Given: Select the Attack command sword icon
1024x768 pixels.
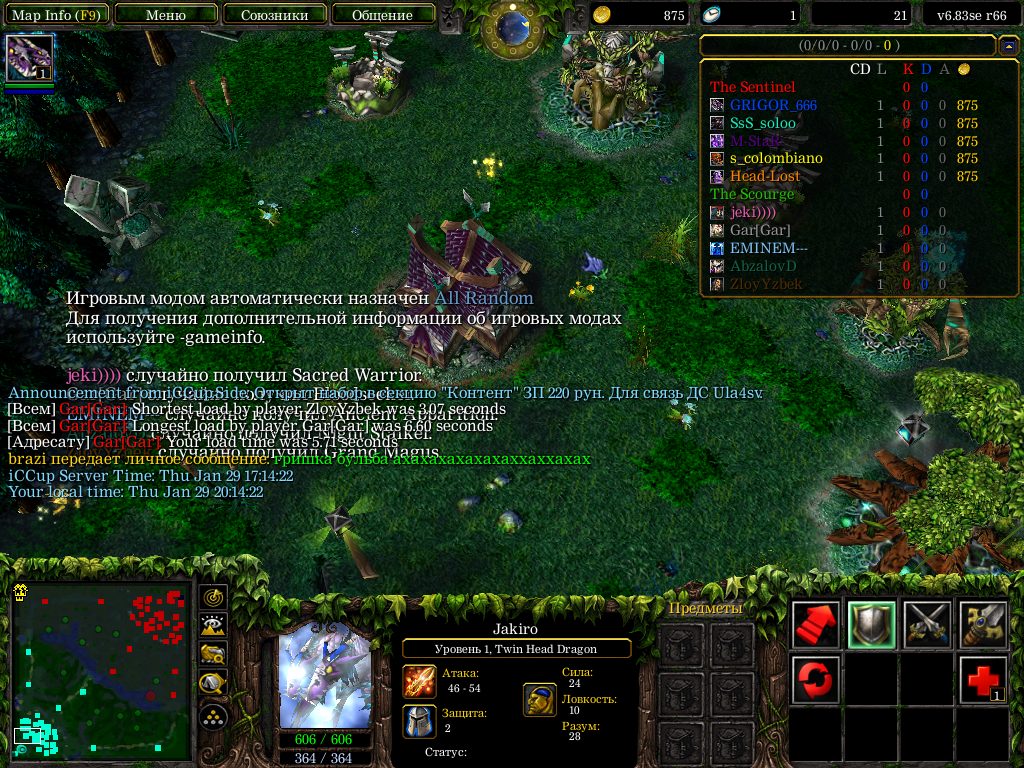Looking at the screenshot, I should coord(983,625).
